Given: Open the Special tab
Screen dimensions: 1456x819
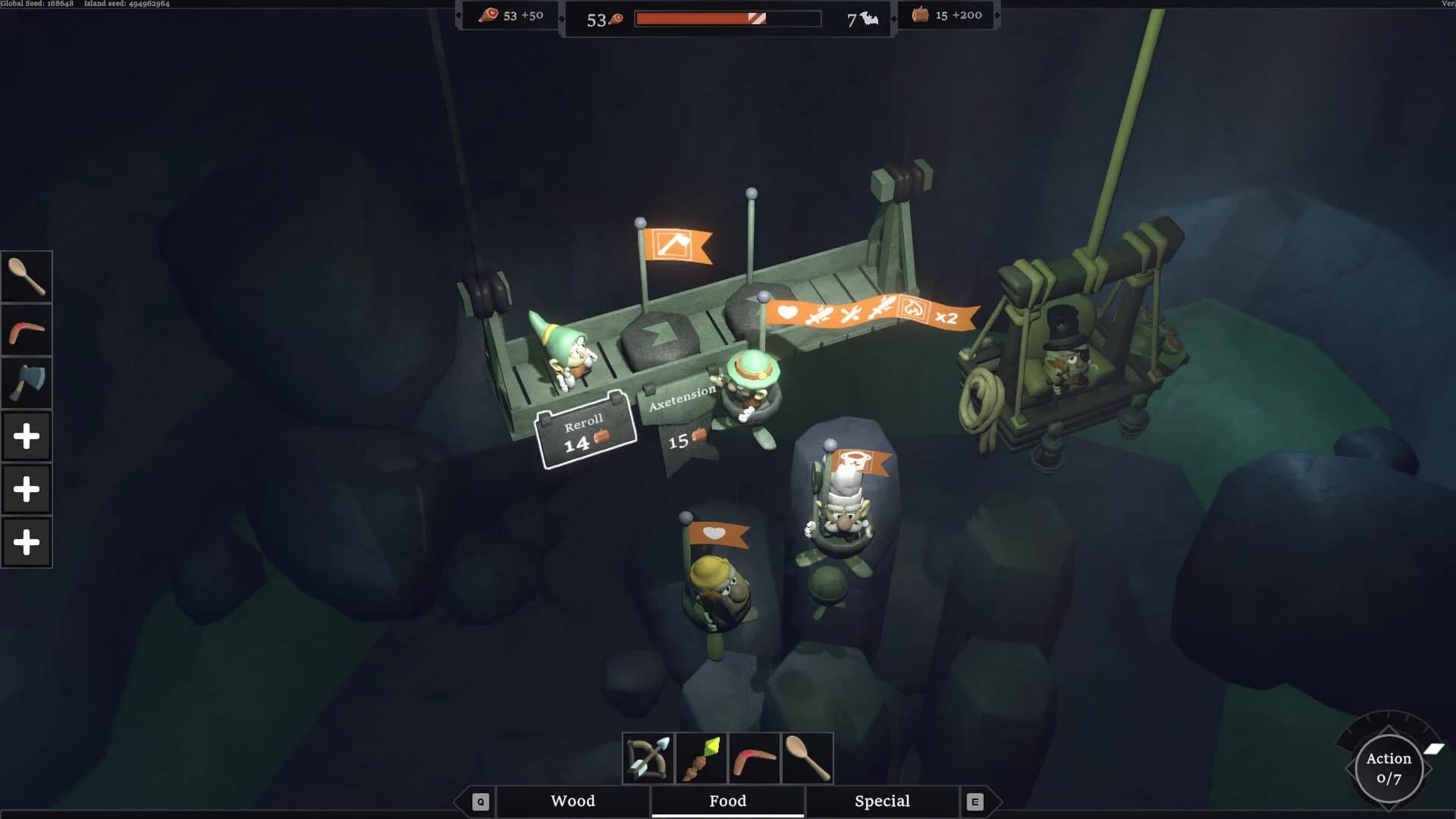Looking at the screenshot, I should pyautogui.click(x=882, y=801).
